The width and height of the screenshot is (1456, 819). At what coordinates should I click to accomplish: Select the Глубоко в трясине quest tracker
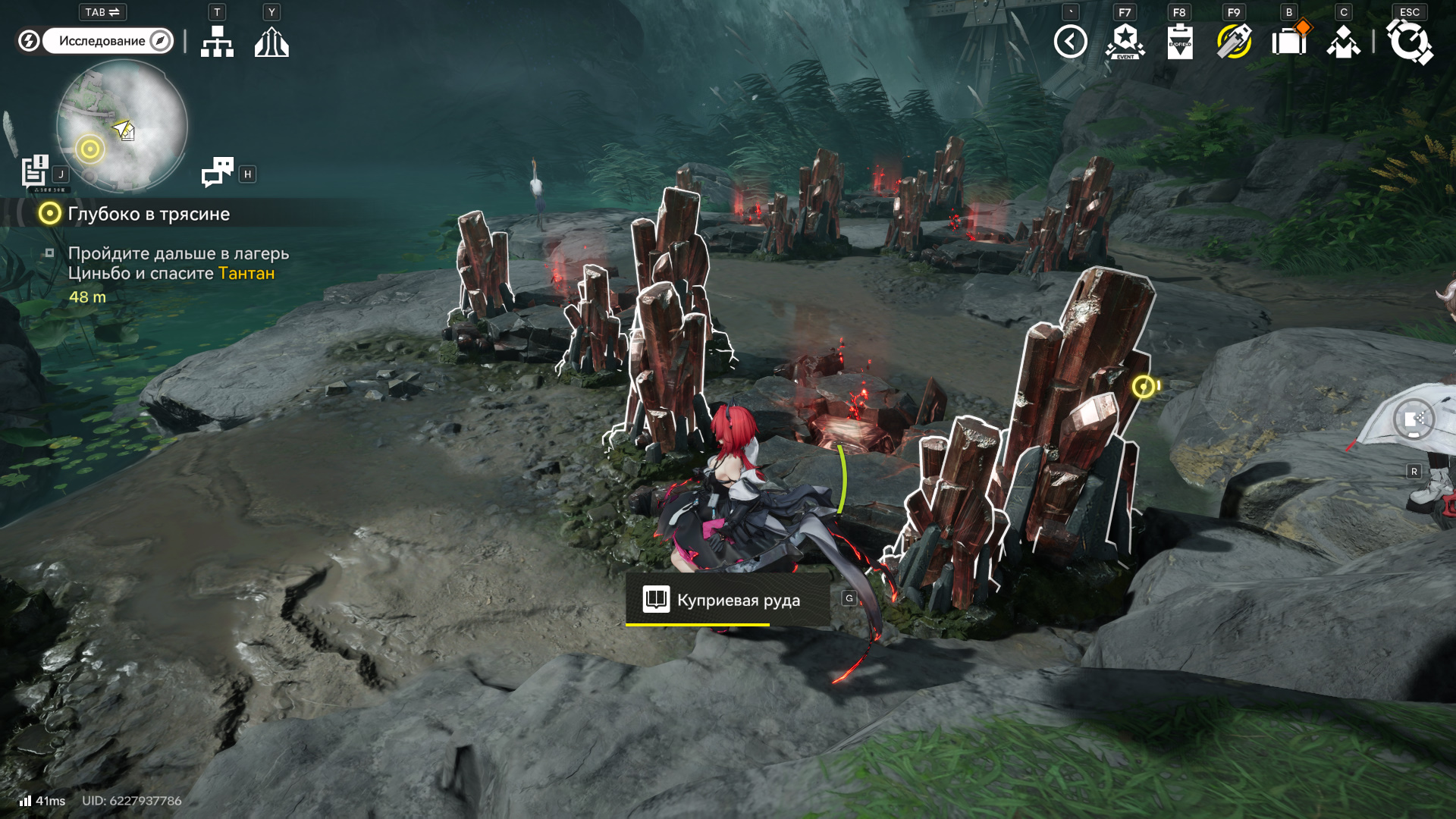point(149,214)
